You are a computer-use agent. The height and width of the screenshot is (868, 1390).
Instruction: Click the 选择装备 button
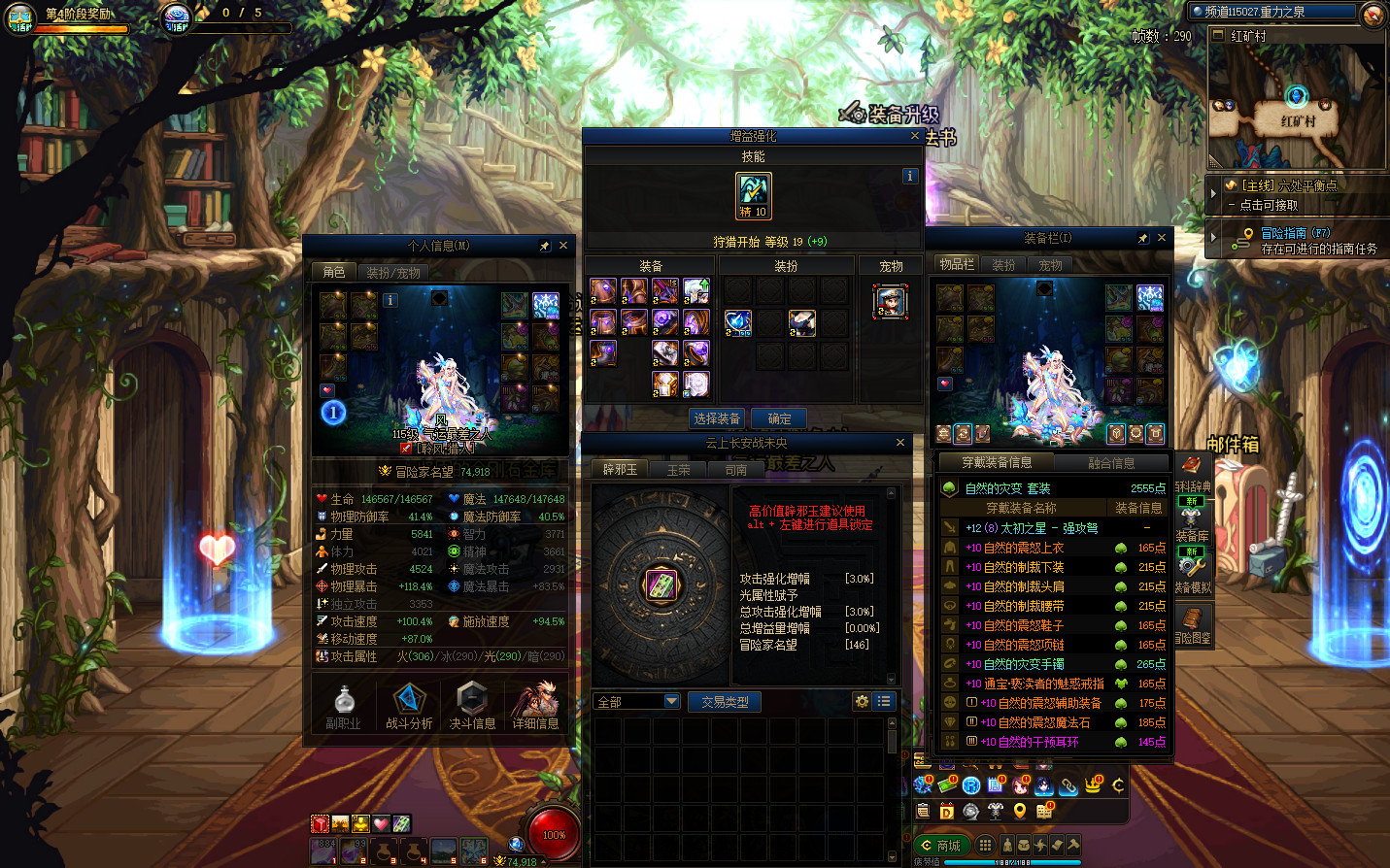coord(717,418)
